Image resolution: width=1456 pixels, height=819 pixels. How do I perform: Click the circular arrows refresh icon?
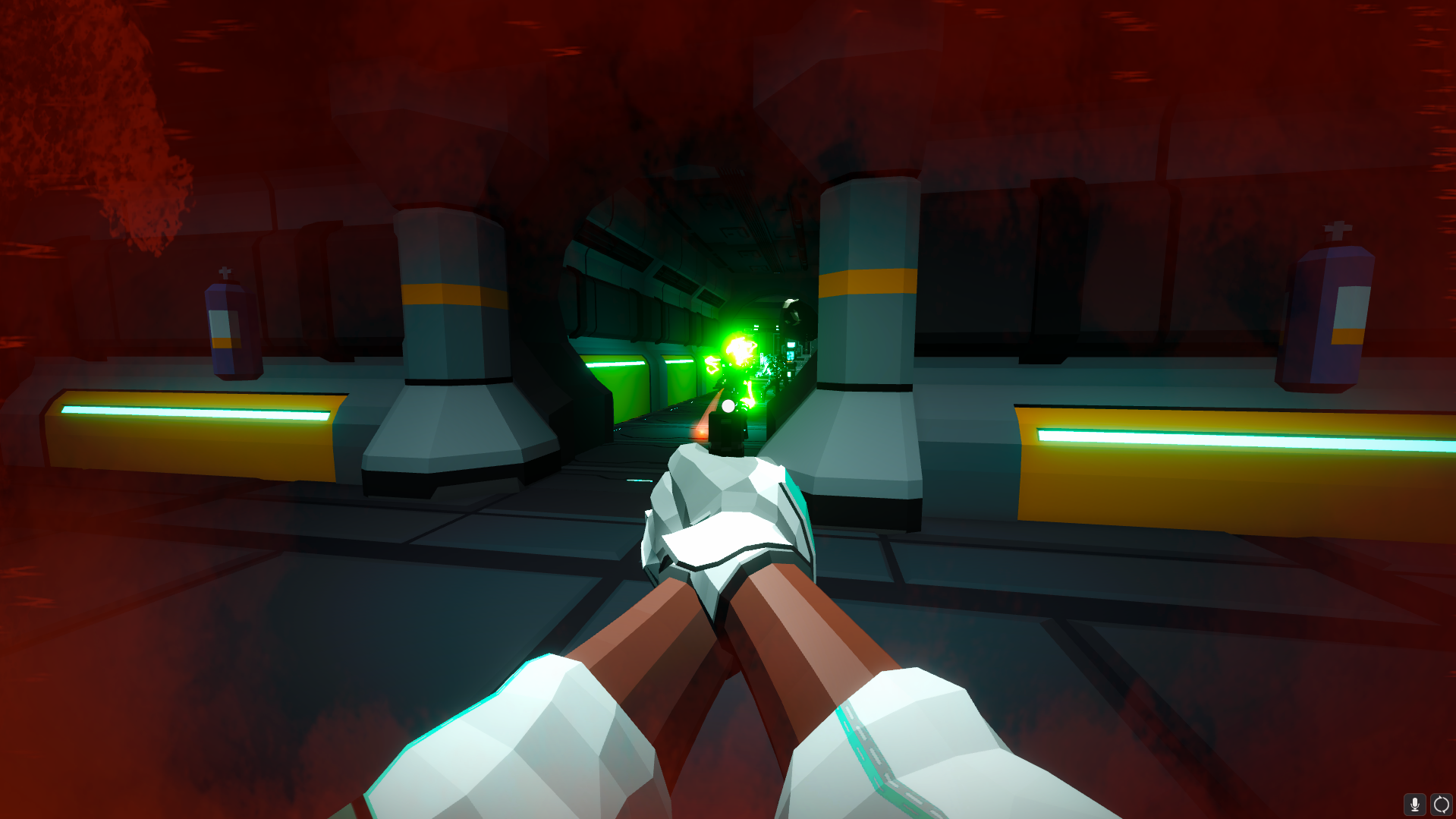(x=1441, y=805)
